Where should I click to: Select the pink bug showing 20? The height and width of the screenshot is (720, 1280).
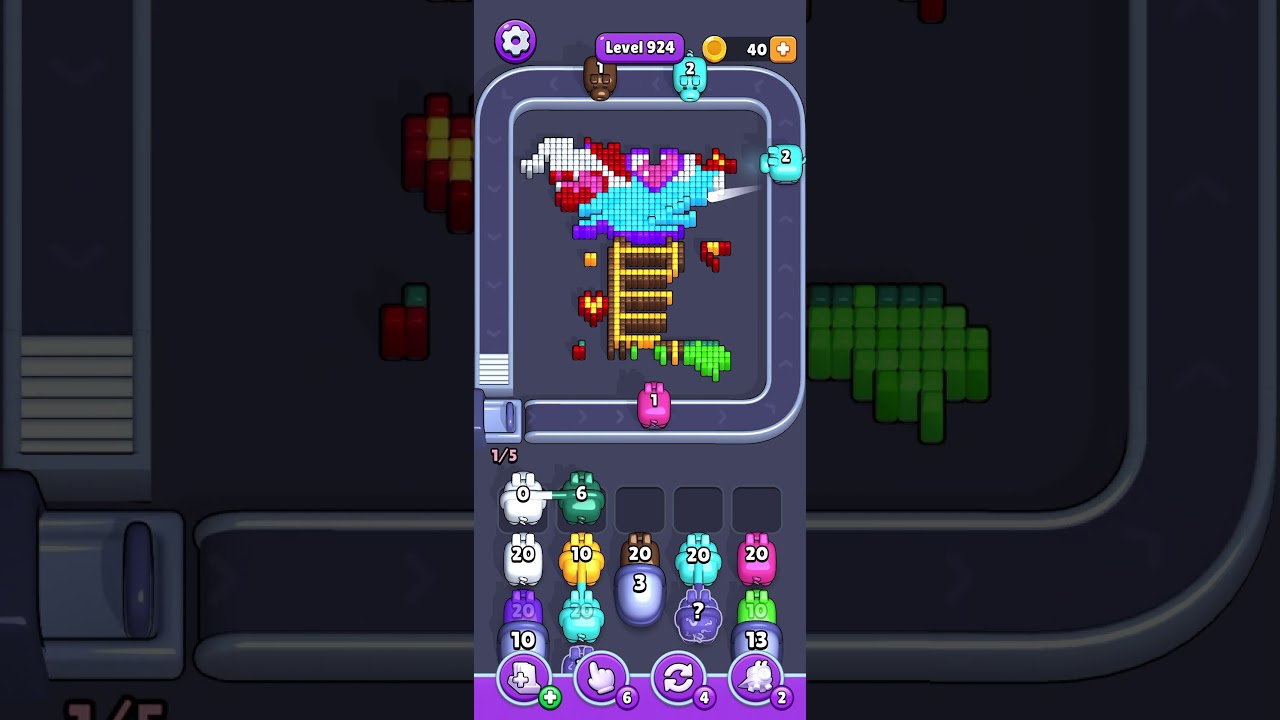757,558
